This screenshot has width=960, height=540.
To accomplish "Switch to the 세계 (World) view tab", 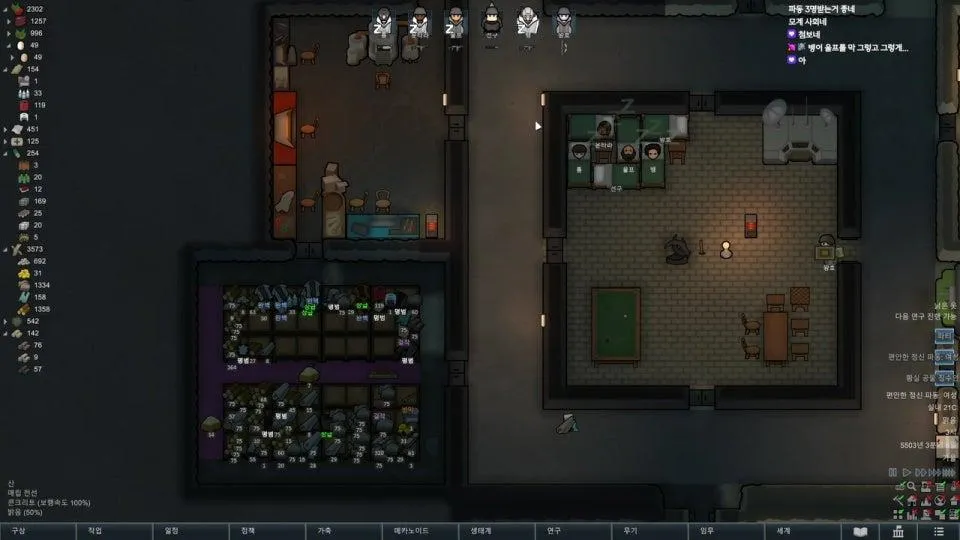I will pyautogui.click(x=784, y=531).
